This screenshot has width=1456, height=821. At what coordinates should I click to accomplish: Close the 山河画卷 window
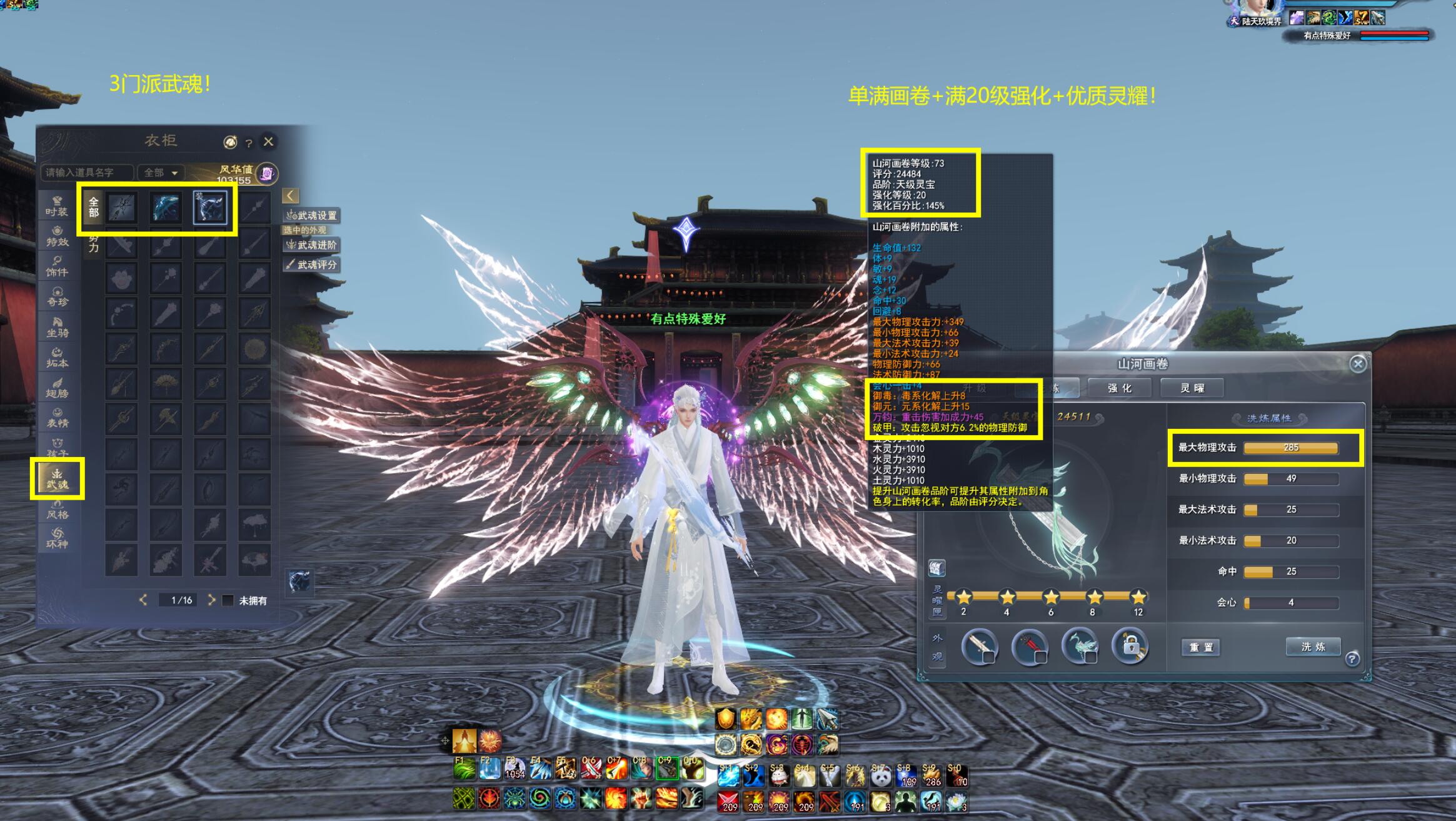1357,364
